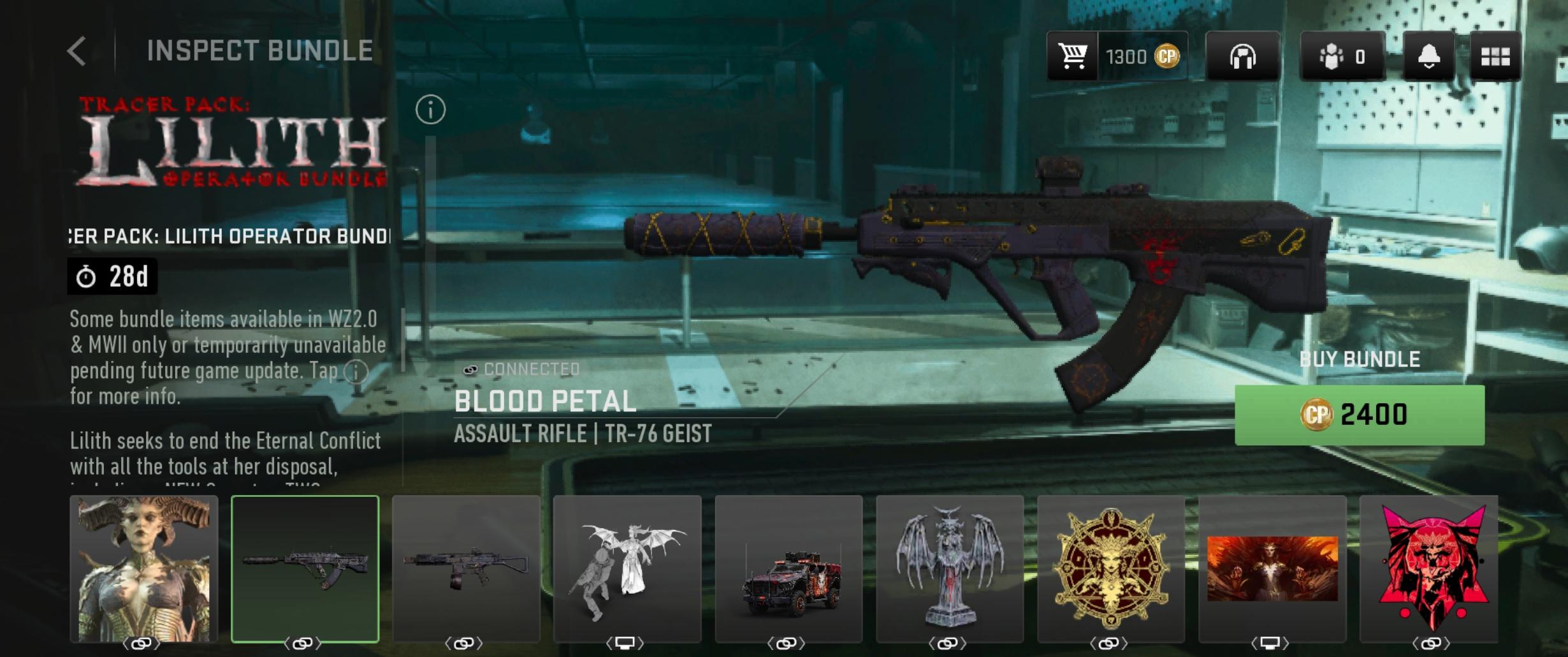Screen dimensions: 1568x657
Task: Select the Lilith operator skin thumbnail
Action: point(143,569)
